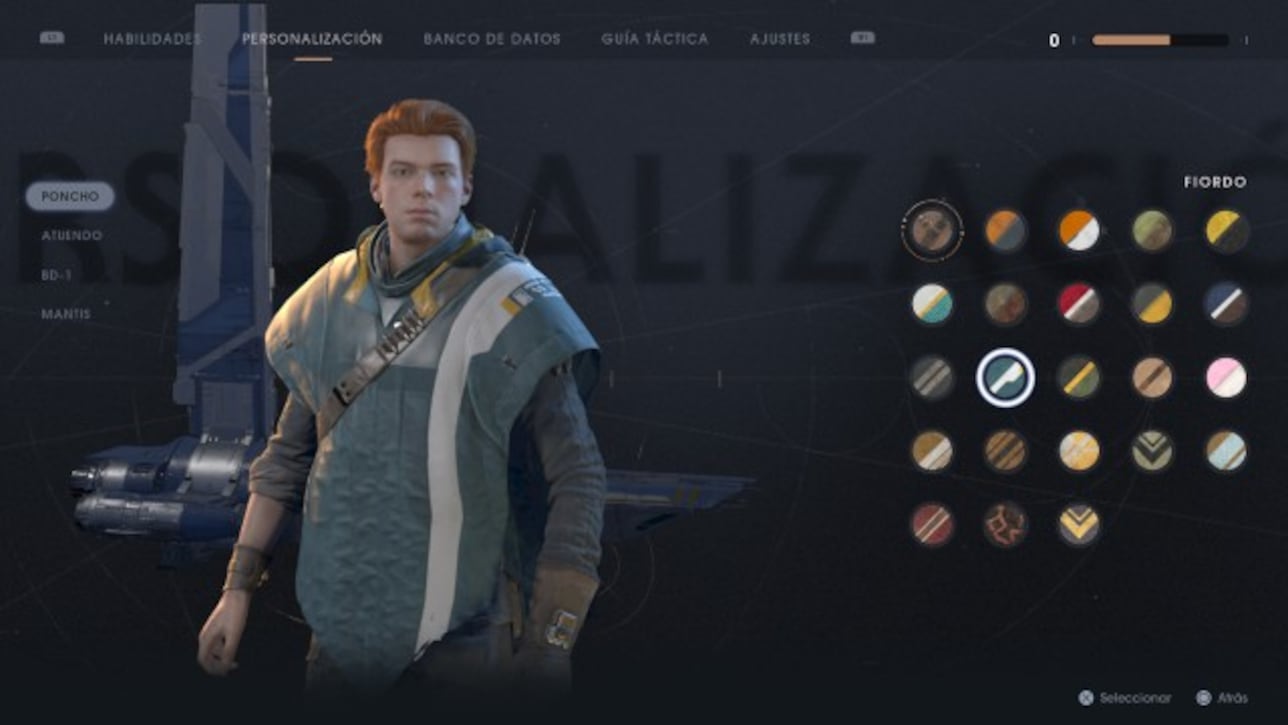Select the yellow chevron swatch in bottom row
This screenshot has height=725, width=1288.
coord(1077,525)
